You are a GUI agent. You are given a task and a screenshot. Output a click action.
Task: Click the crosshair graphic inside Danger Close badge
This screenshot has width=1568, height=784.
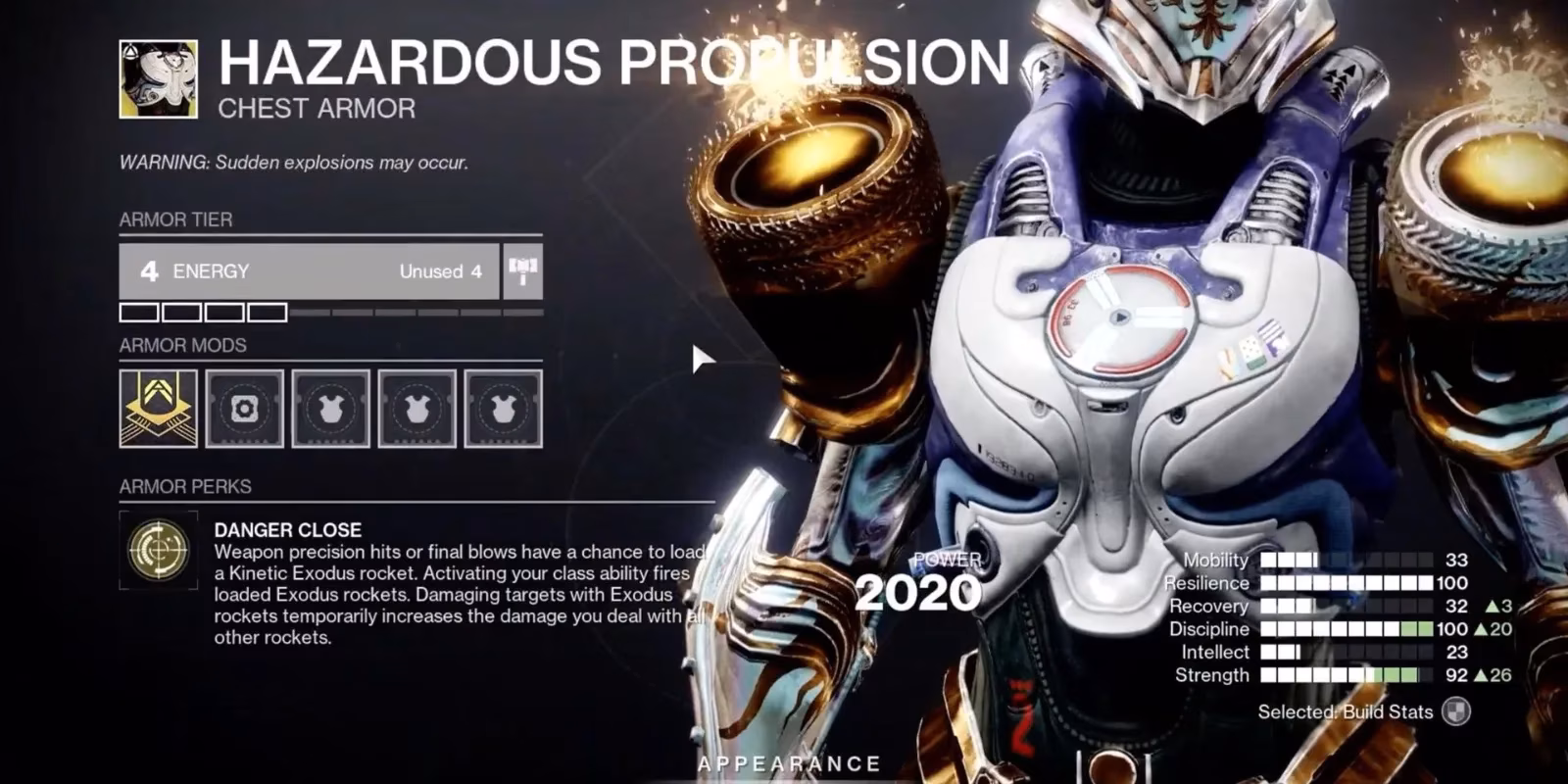click(x=160, y=551)
